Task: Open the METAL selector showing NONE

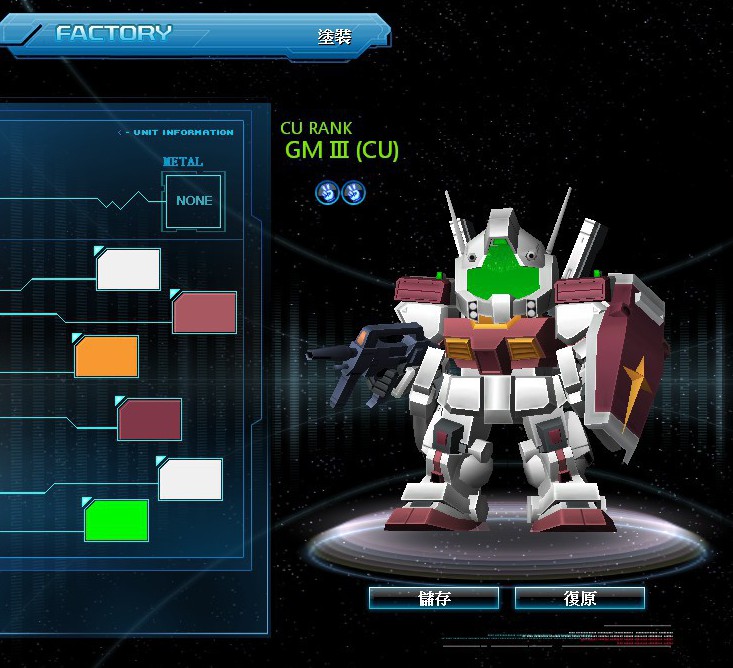Action: click(194, 200)
